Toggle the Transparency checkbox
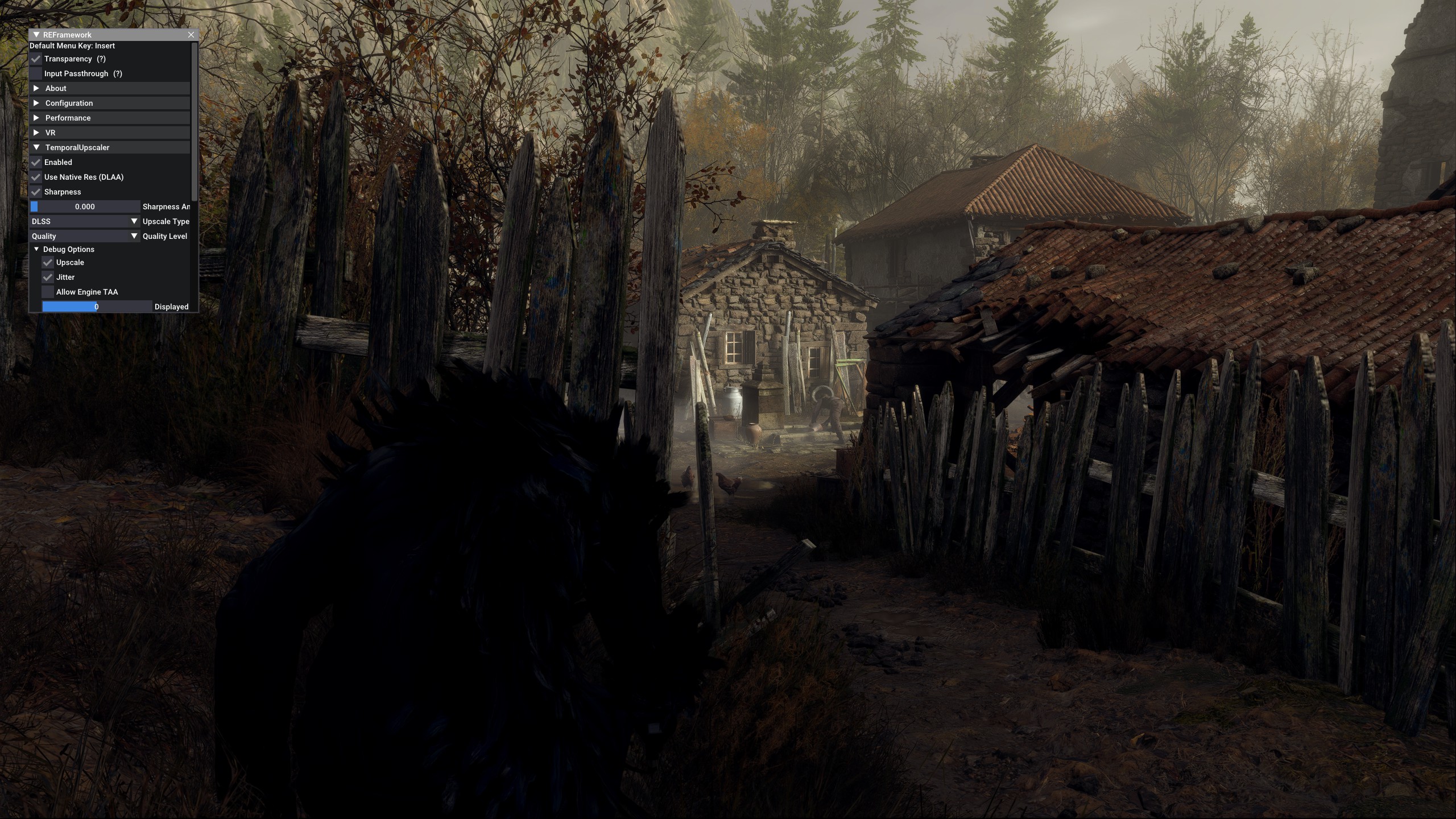 coord(36,59)
